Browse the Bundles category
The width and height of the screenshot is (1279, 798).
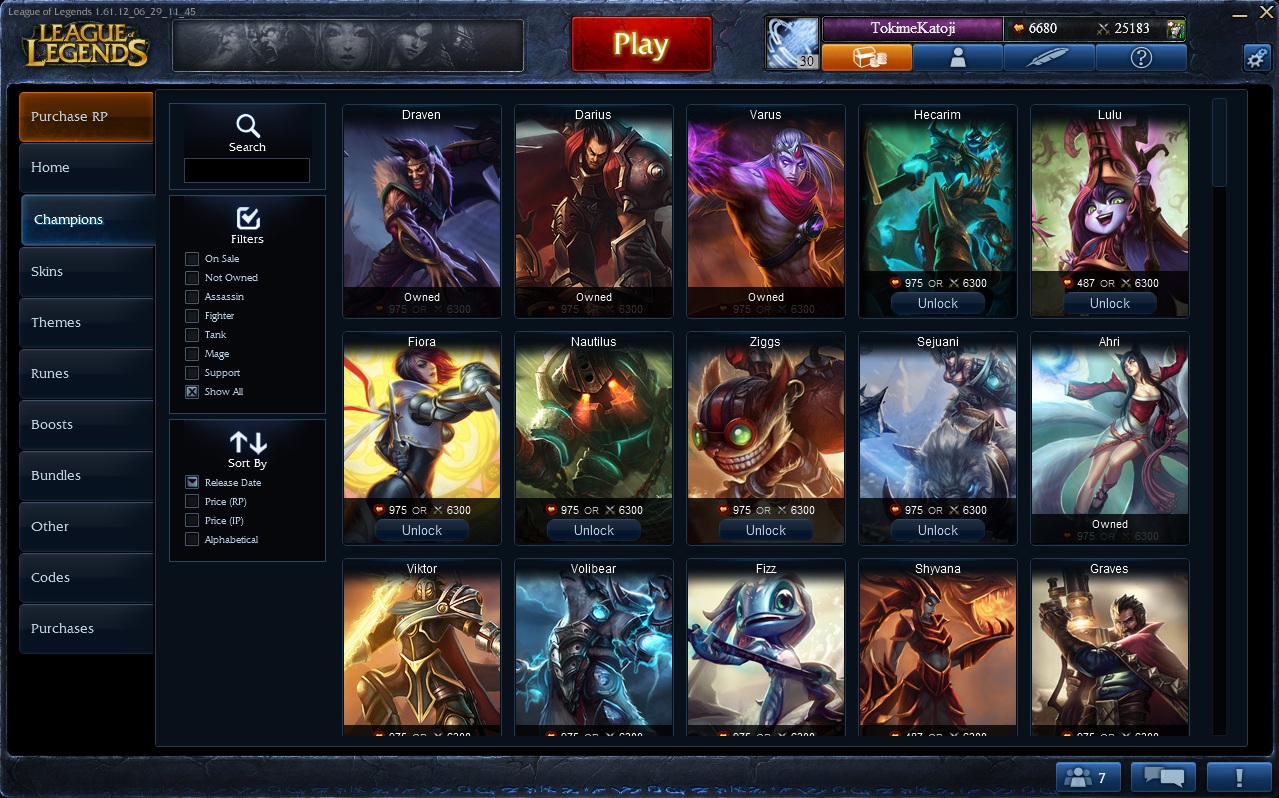click(x=86, y=475)
